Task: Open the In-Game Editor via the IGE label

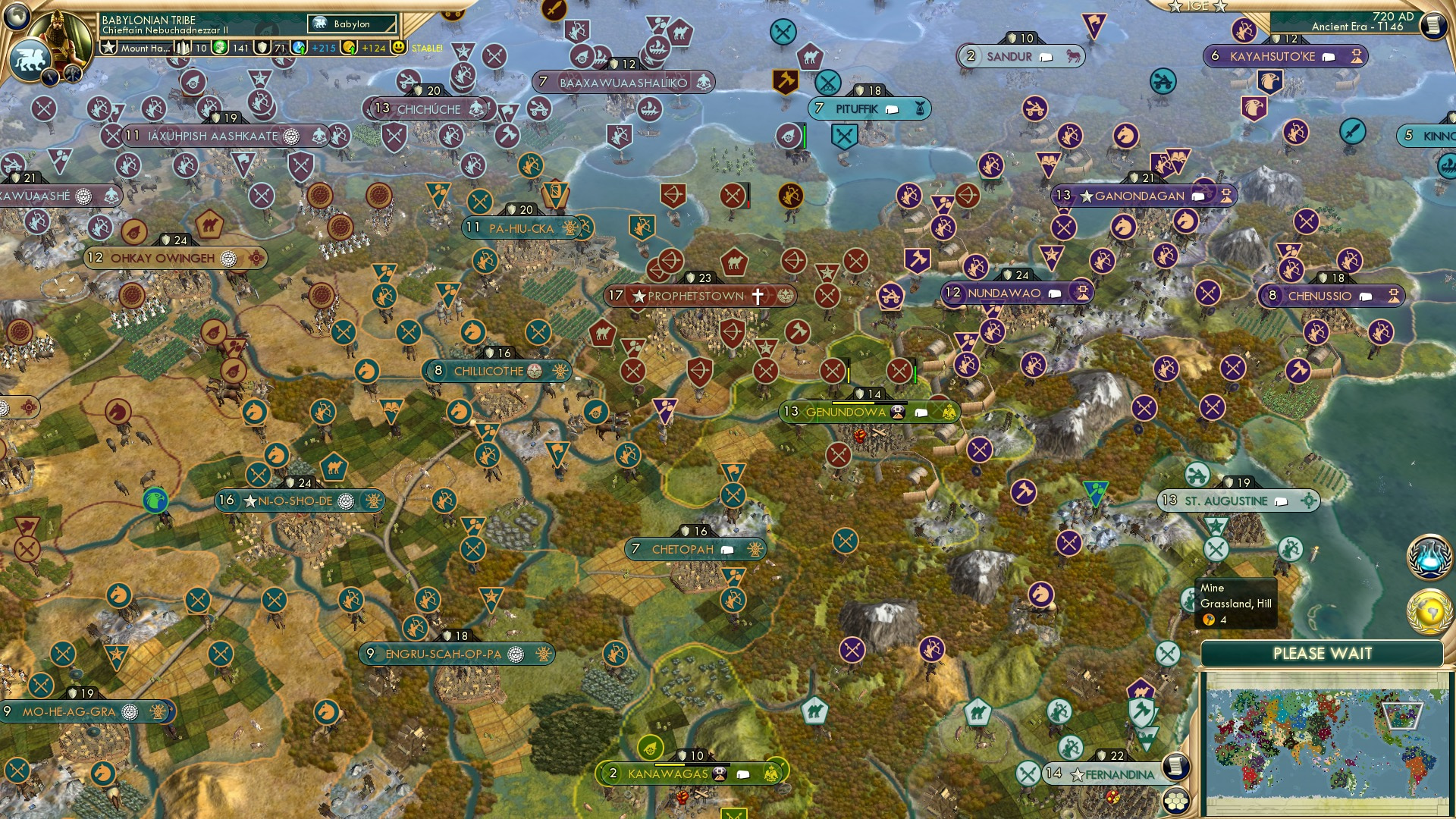Action: tap(1198, 8)
